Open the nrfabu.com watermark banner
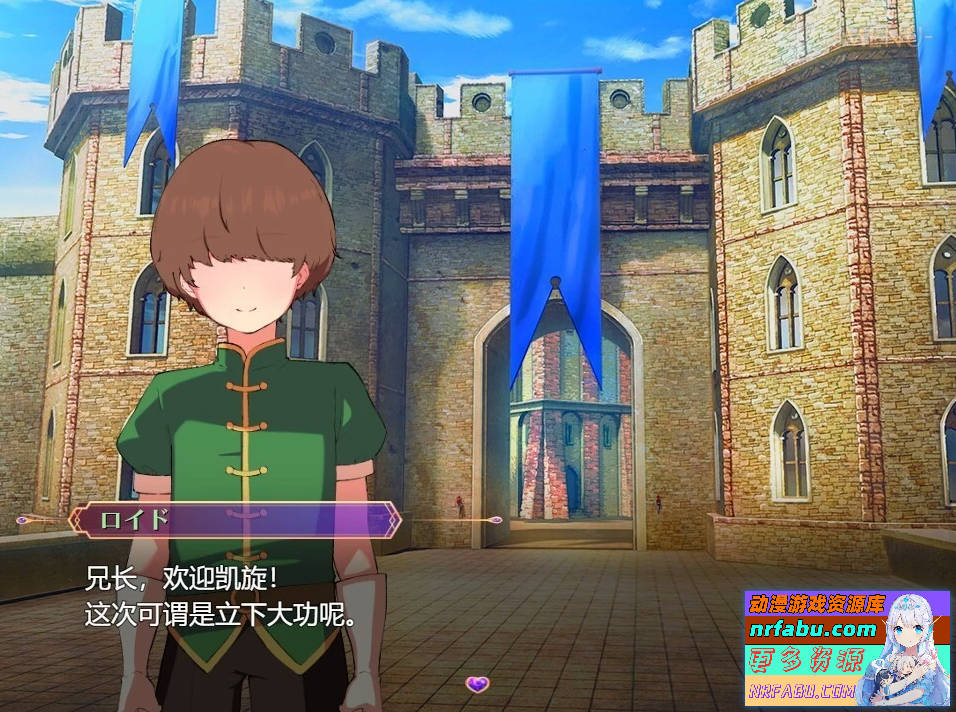This screenshot has height=712, width=956. tap(846, 646)
